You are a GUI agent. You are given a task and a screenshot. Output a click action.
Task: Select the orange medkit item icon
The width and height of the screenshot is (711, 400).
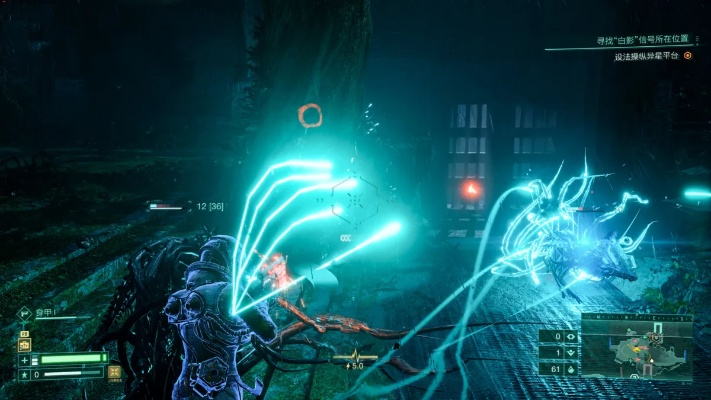[x=24, y=343]
